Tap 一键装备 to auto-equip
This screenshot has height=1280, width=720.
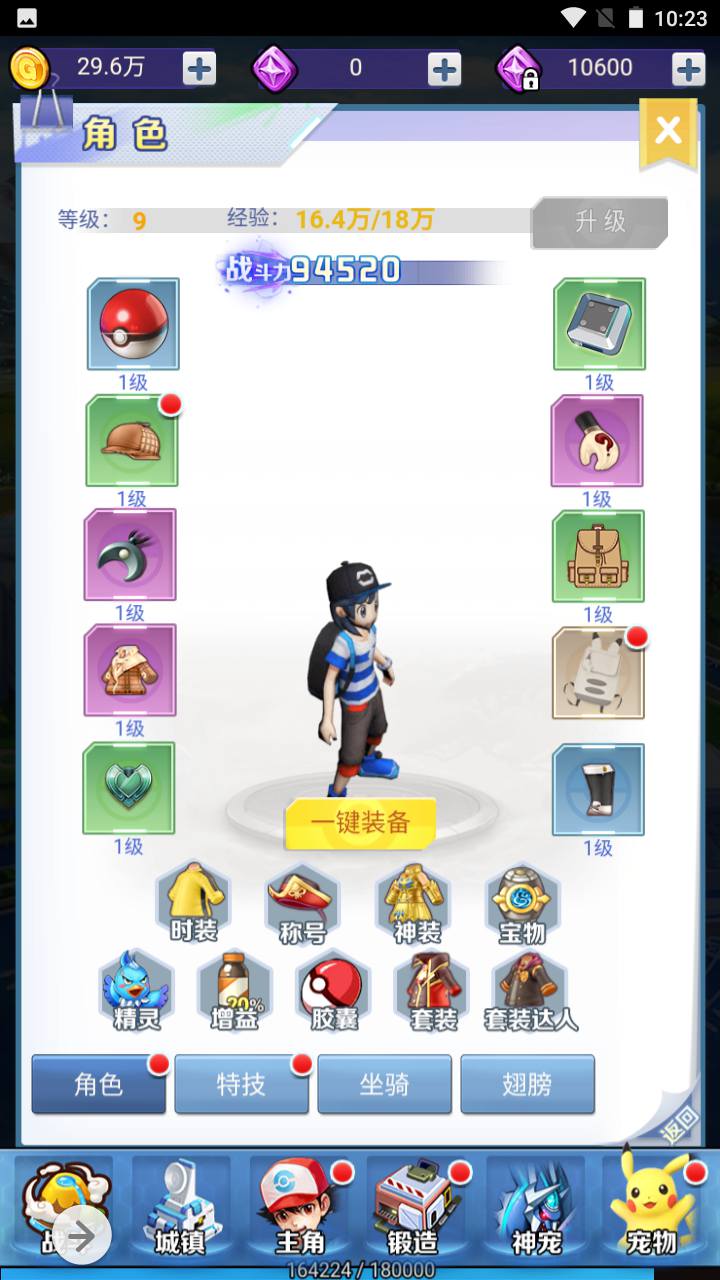(360, 822)
